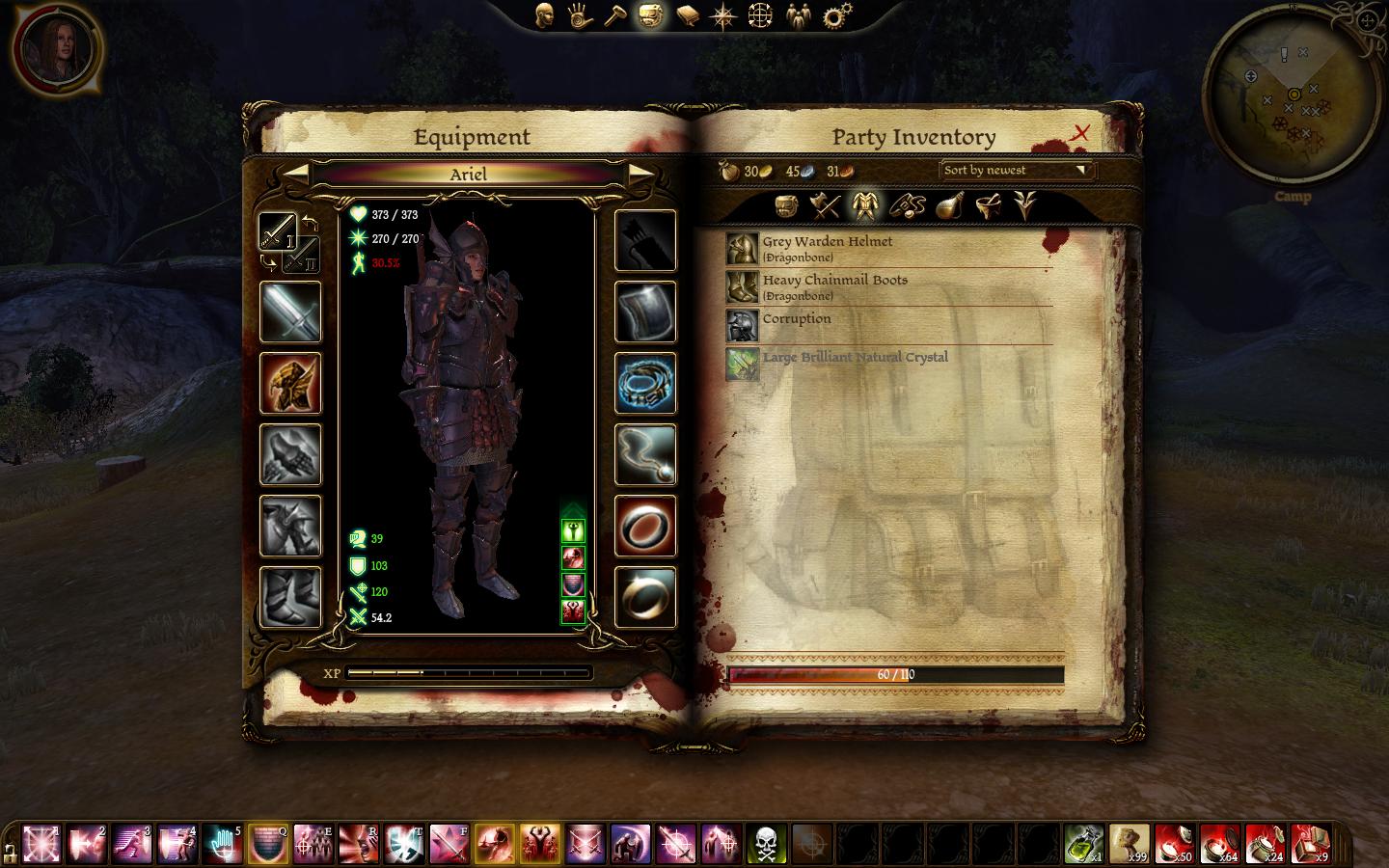
Task: Switch to previous character with left arrow
Action: tap(297, 174)
